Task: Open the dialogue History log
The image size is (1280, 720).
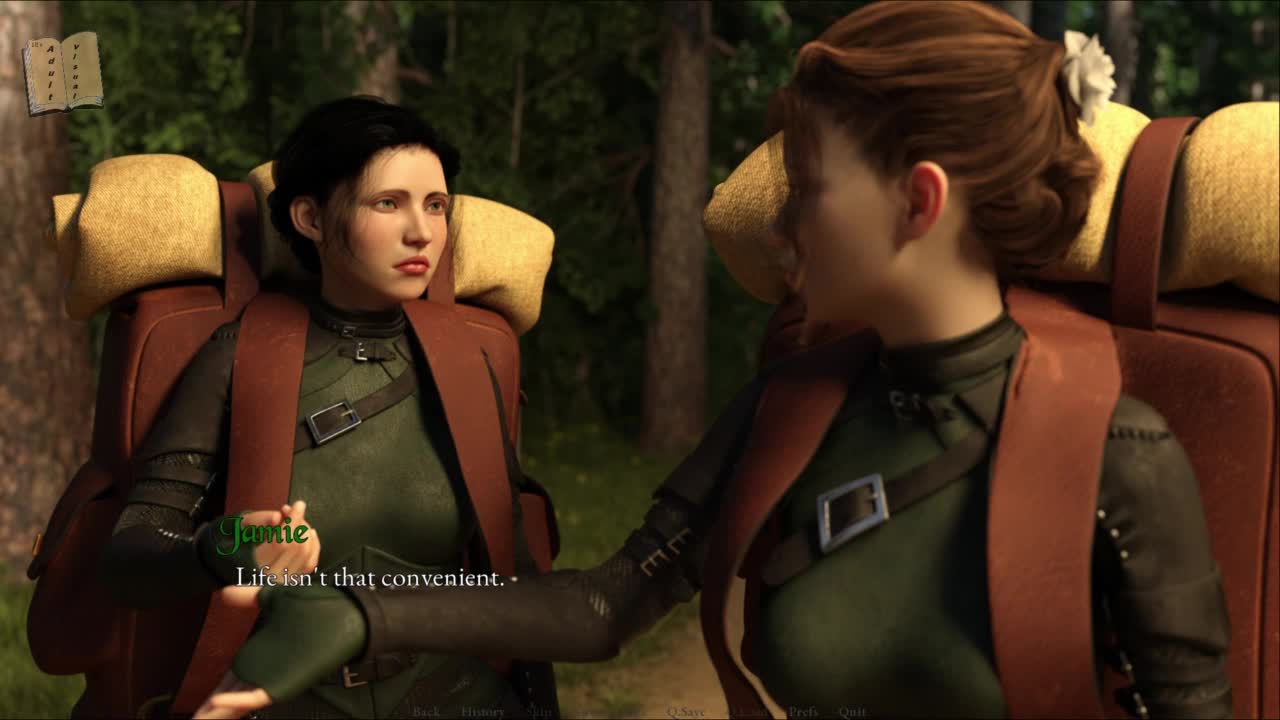Action: pyautogui.click(x=482, y=712)
